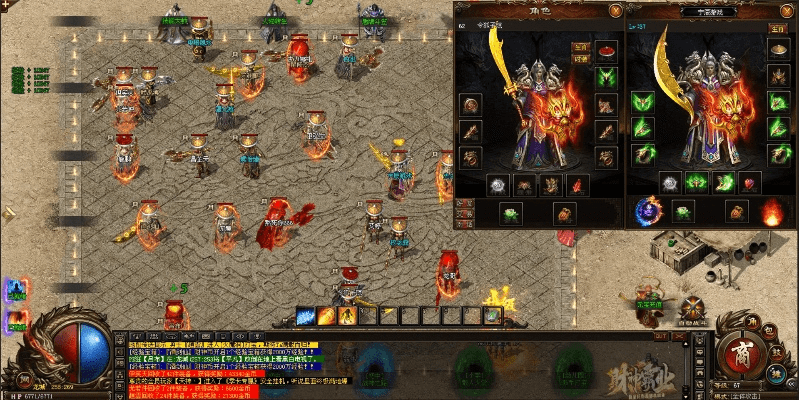This screenshot has width=799, height=400.
Task: Click the 玉符 button in the 角色 panel
Action: [580, 47]
